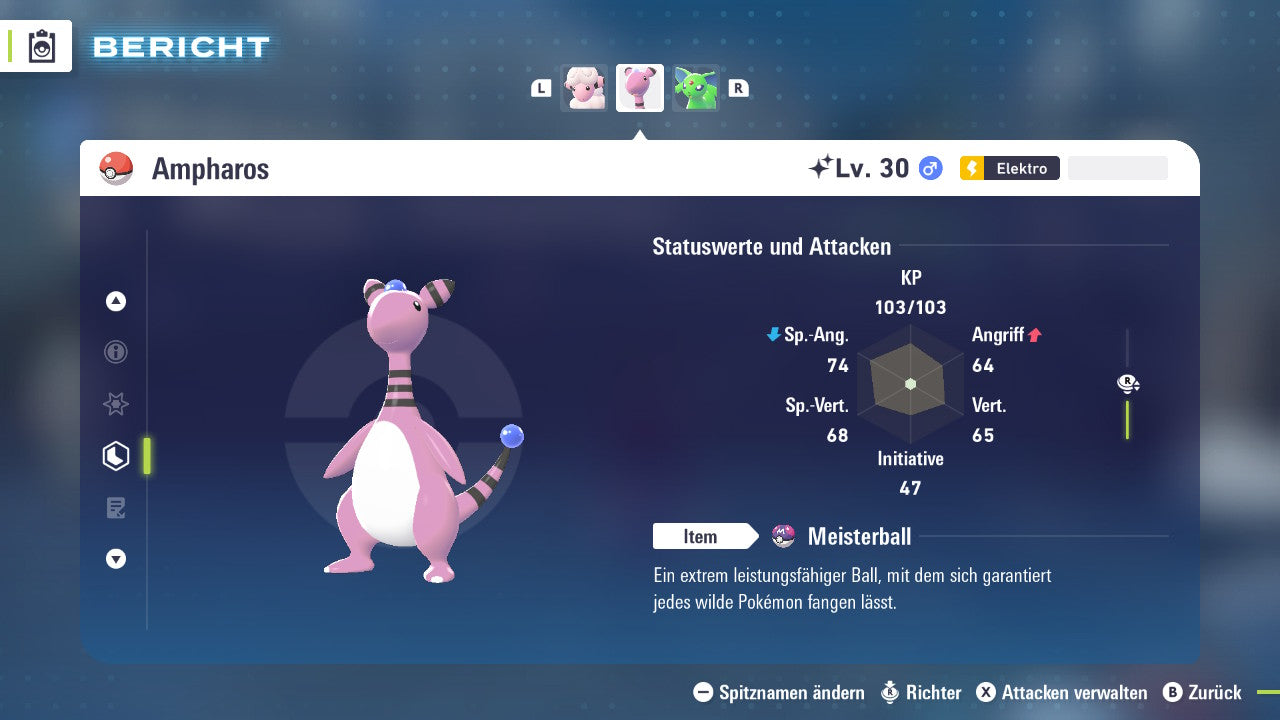The height and width of the screenshot is (720, 1280).
Task: Click the R-stick toggle on the right
Action: coord(1128,383)
